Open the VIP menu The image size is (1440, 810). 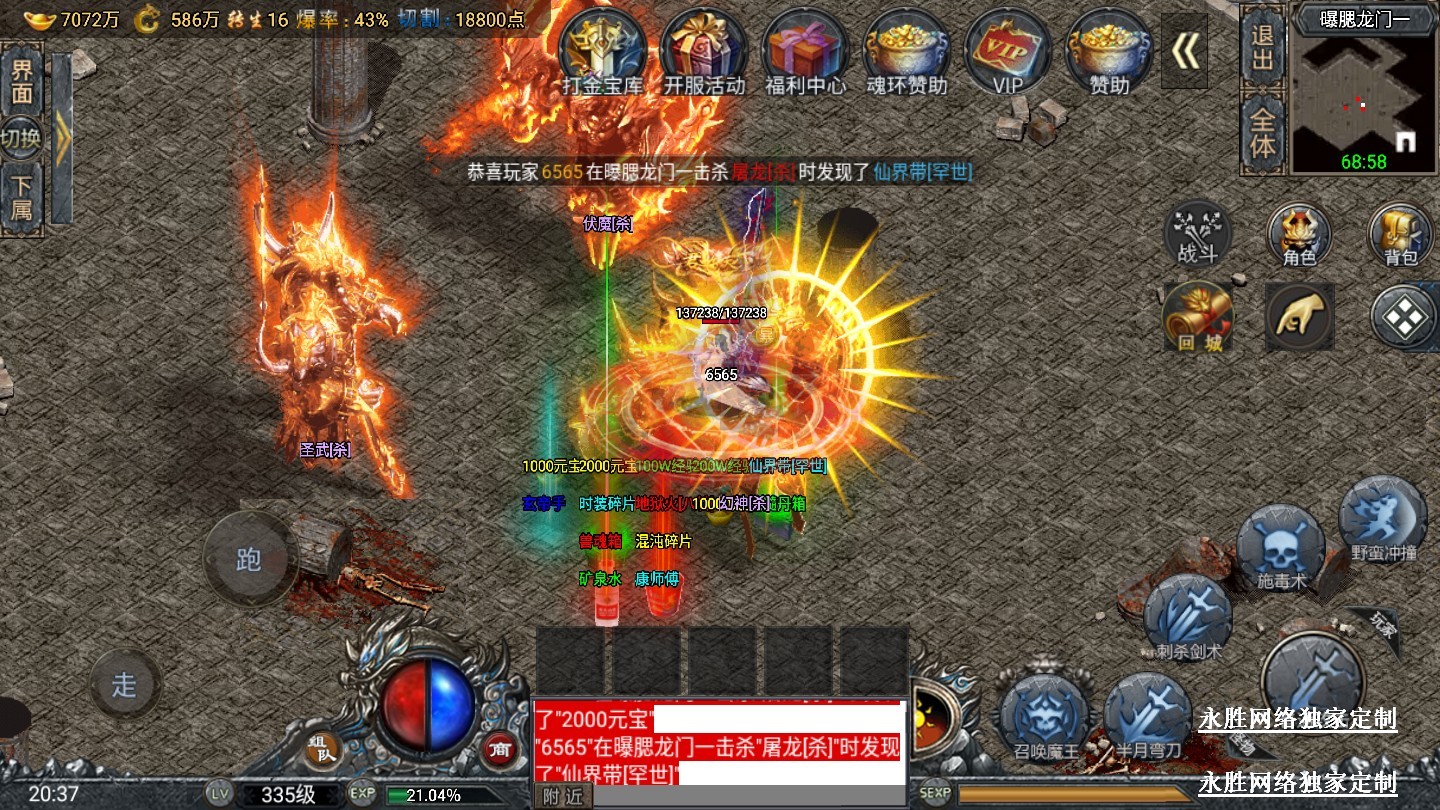(1008, 50)
